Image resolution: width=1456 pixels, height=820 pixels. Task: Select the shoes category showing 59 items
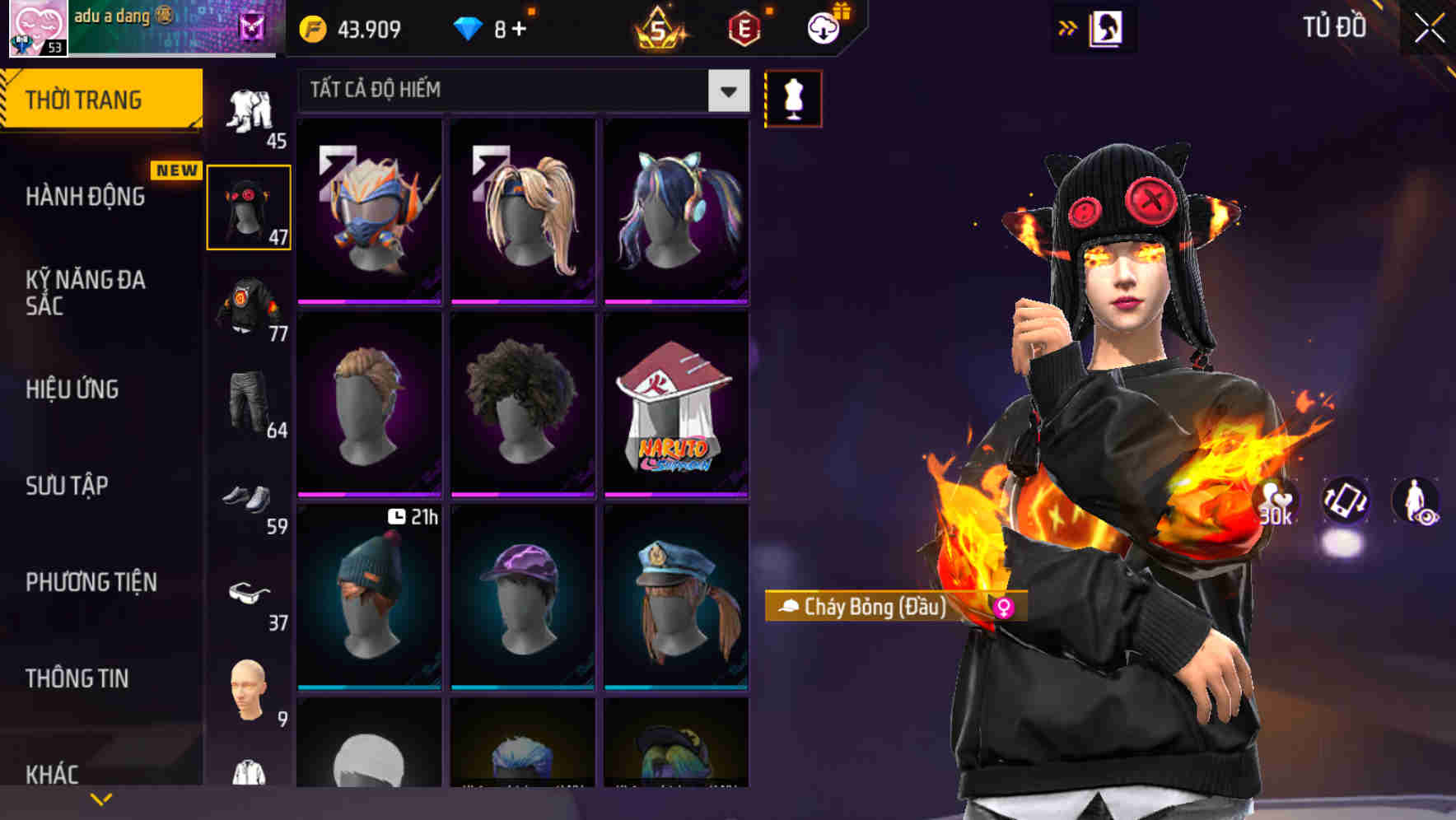(247, 497)
